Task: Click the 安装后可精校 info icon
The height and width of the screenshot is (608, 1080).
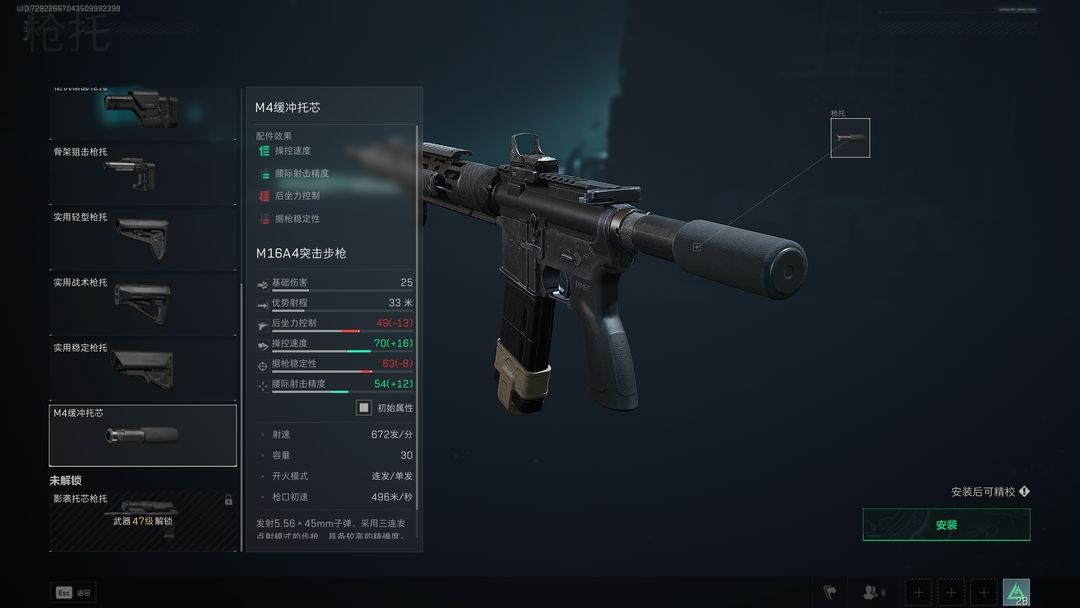Action: 1024,492
